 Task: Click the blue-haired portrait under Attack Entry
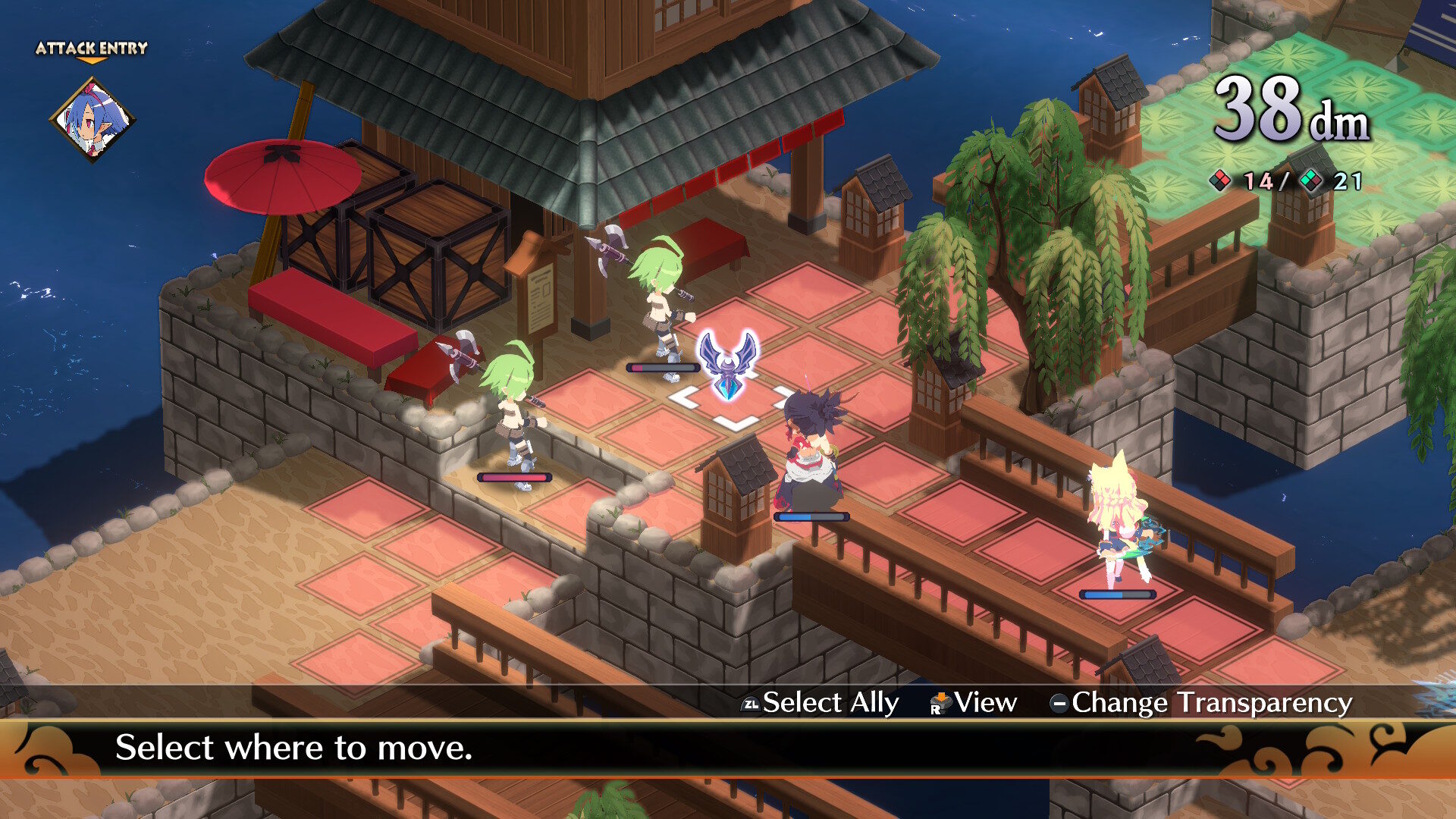pos(93,120)
